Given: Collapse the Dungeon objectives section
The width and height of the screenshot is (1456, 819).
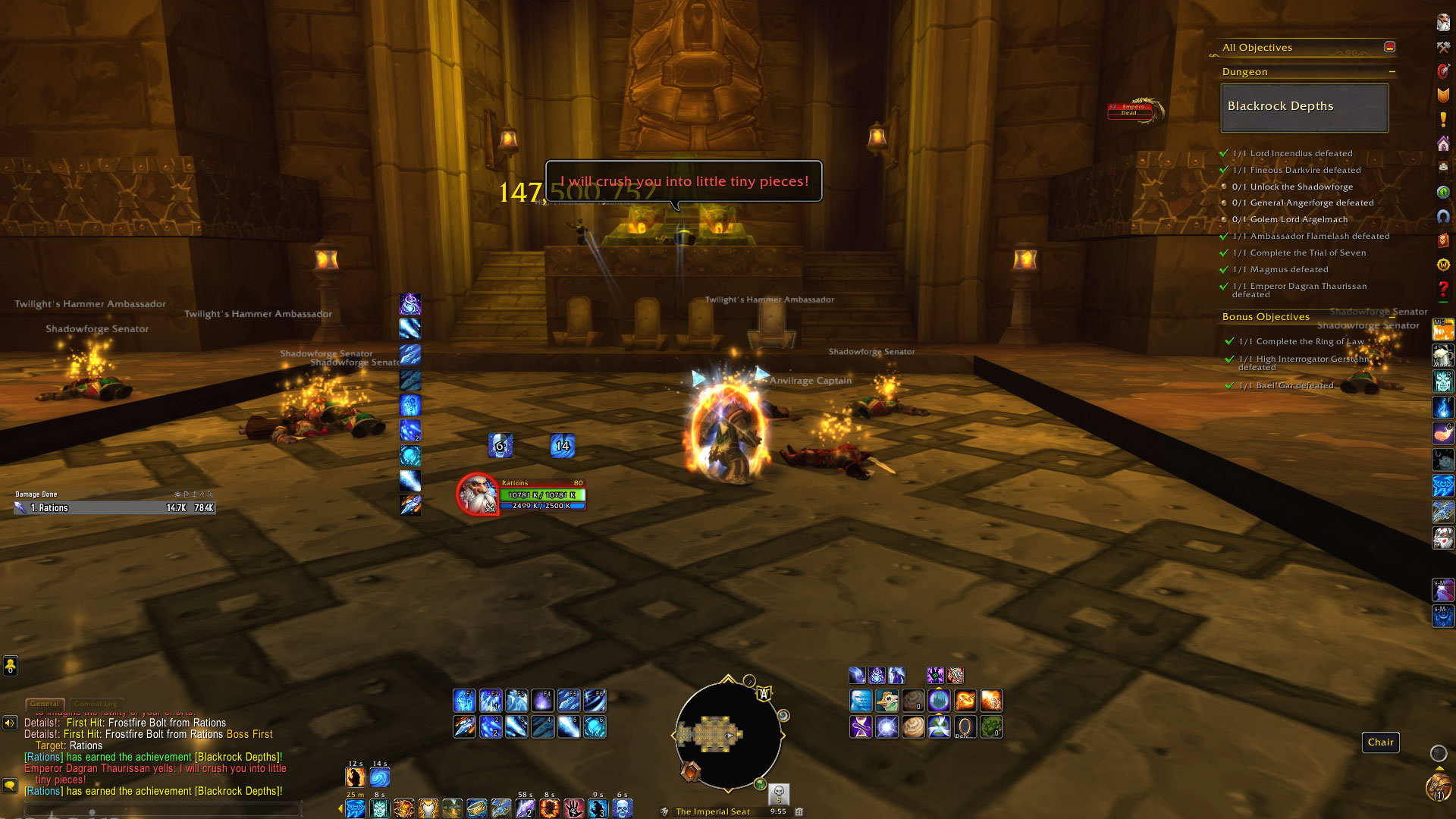Looking at the screenshot, I should 1392,72.
